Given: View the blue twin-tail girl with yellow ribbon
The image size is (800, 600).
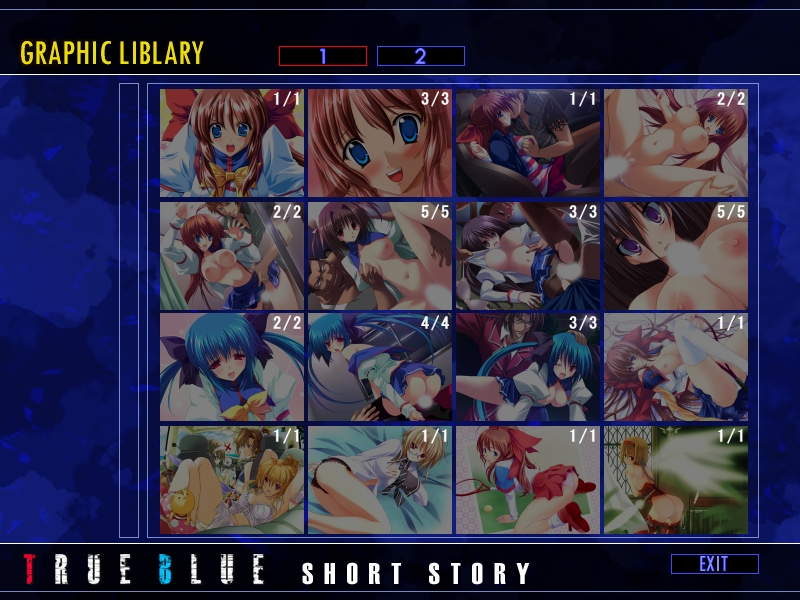Looking at the screenshot, I should [232, 367].
